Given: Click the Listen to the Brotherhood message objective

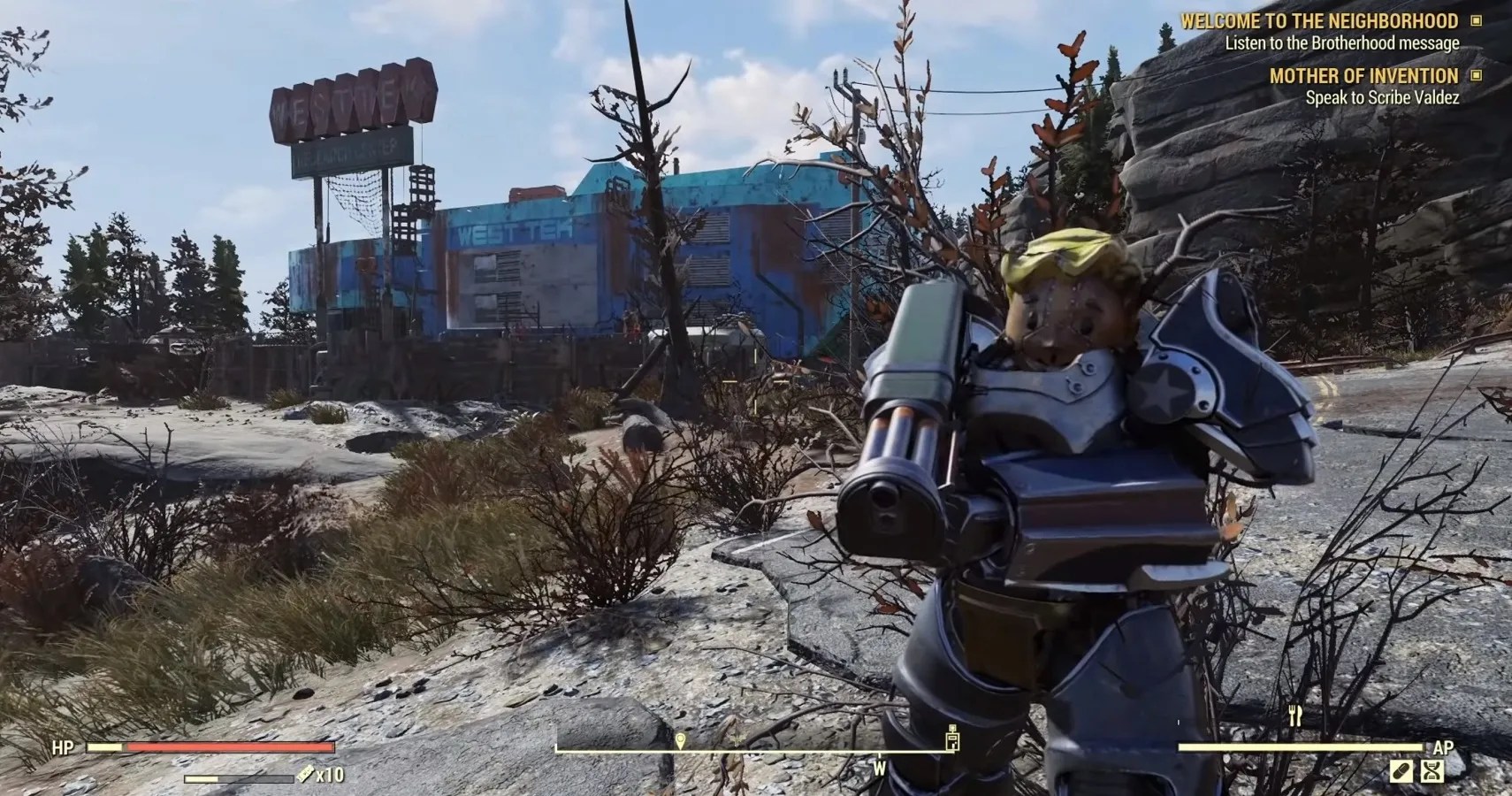Looking at the screenshot, I should coord(1344,41).
